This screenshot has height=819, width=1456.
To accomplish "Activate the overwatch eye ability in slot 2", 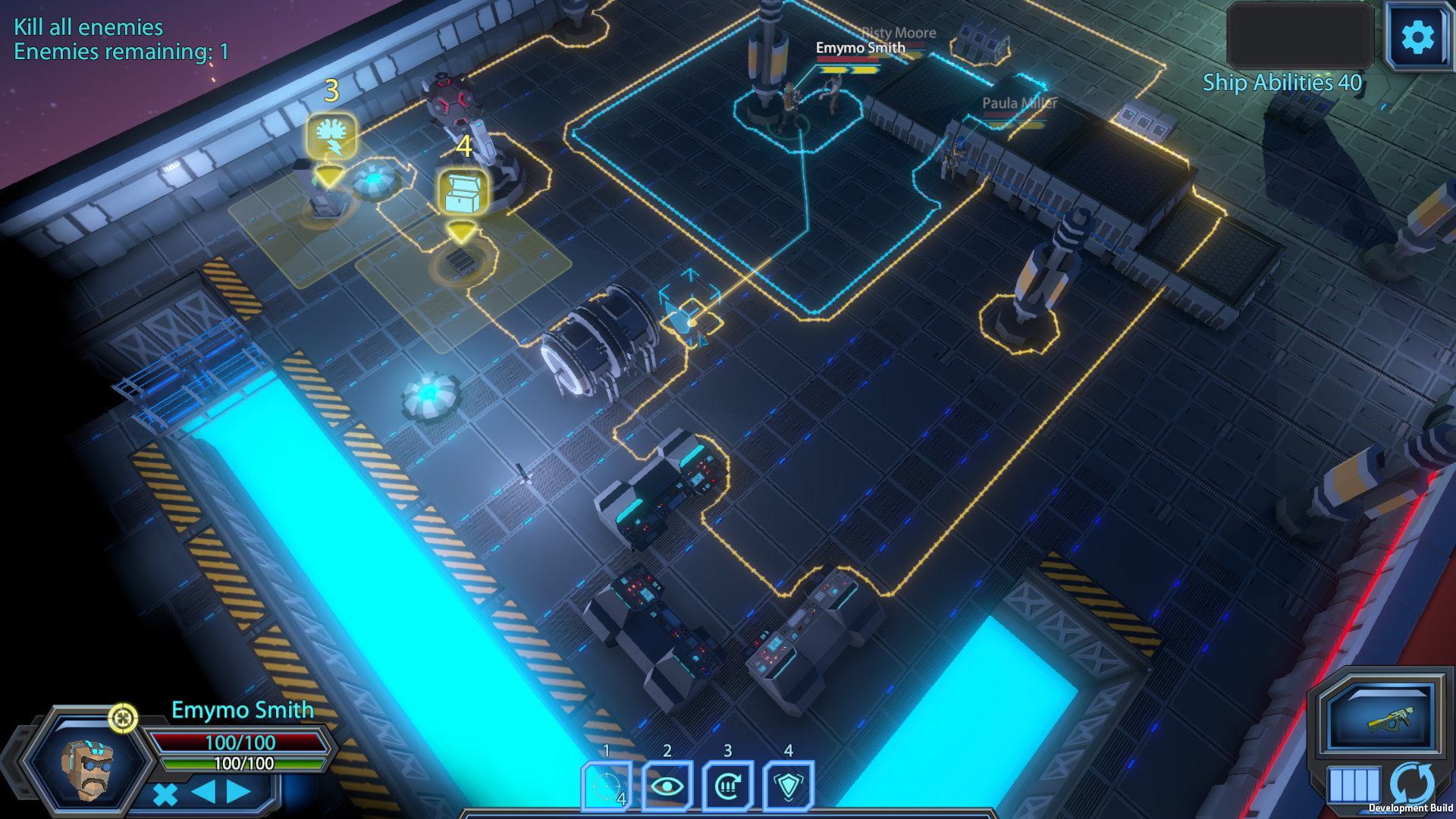I will tap(667, 786).
